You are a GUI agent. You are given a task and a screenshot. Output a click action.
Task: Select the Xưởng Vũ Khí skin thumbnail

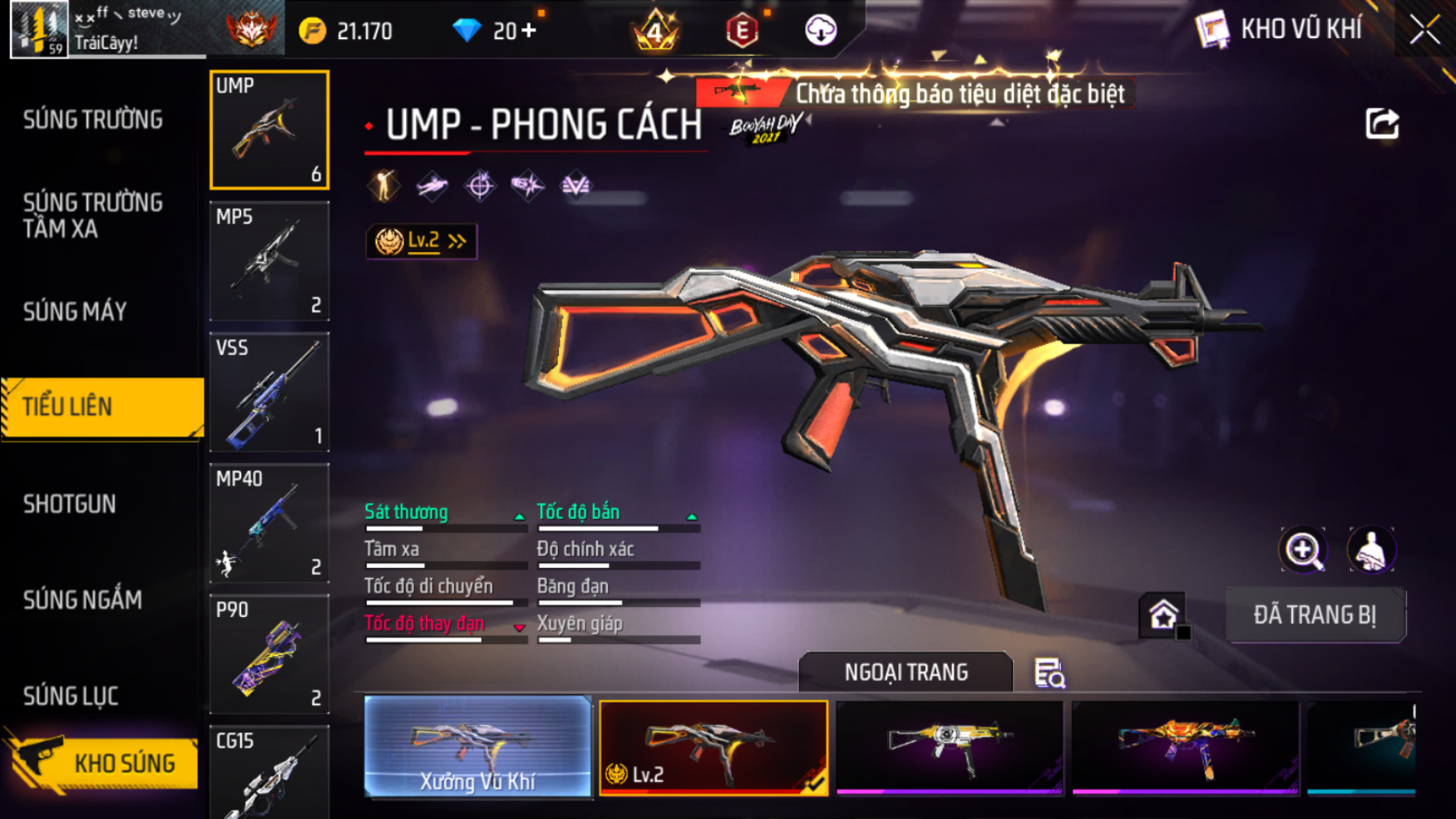coord(477,747)
